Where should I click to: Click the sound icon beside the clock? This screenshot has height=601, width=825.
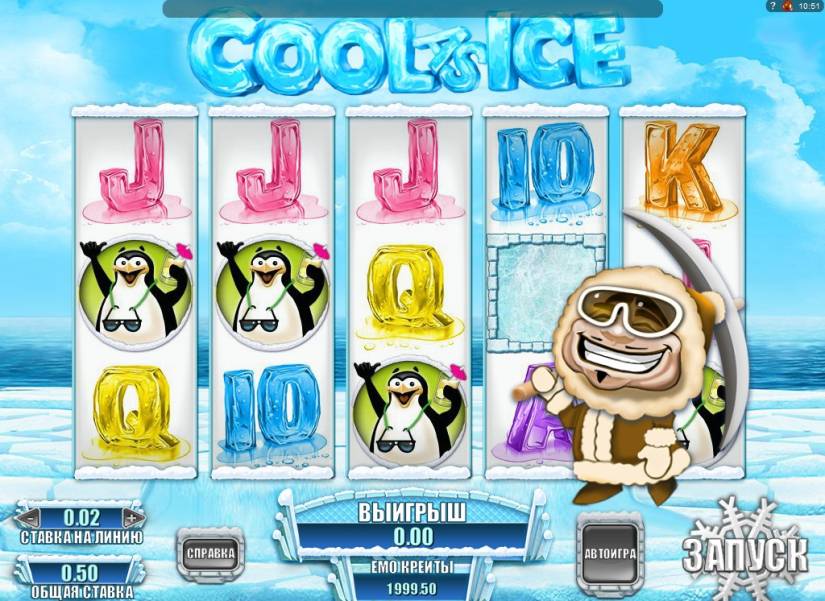[x=787, y=7]
